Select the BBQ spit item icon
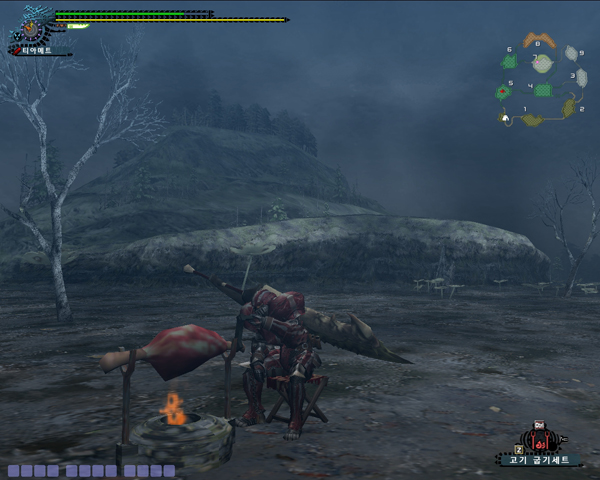This screenshot has height=480, width=600. tap(541, 439)
